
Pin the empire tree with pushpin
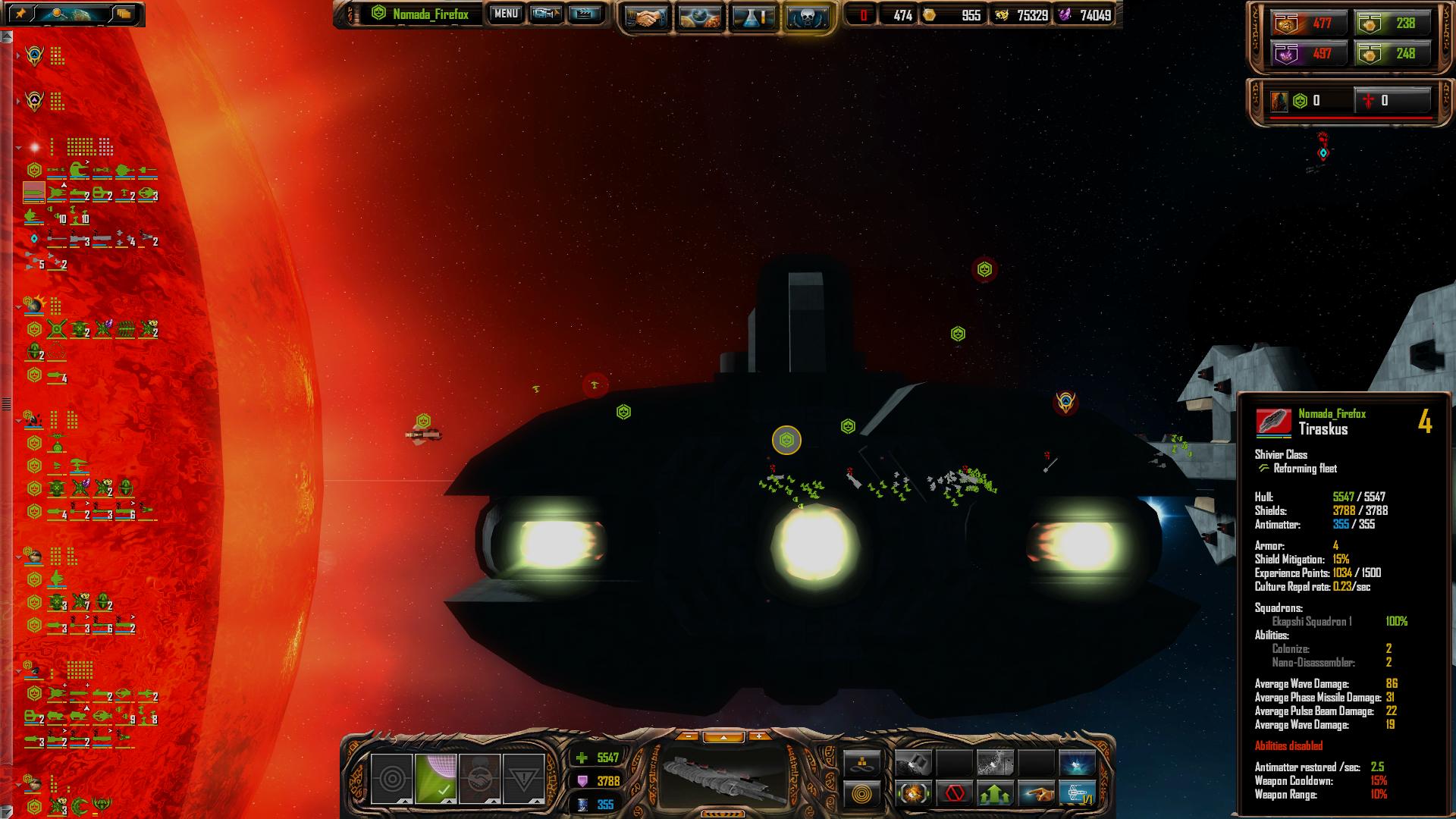(x=20, y=14)
